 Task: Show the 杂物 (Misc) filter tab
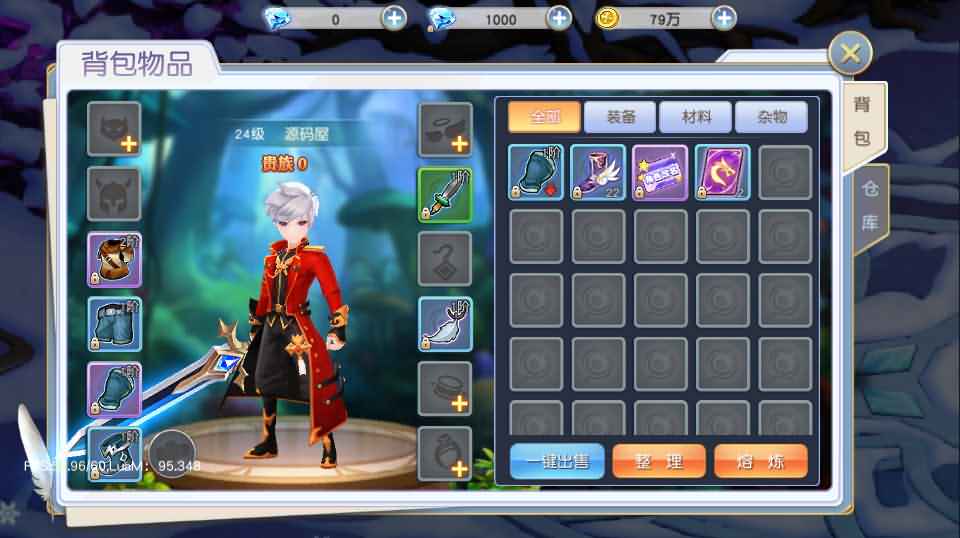pyautogui.click(x=771, y=117)
